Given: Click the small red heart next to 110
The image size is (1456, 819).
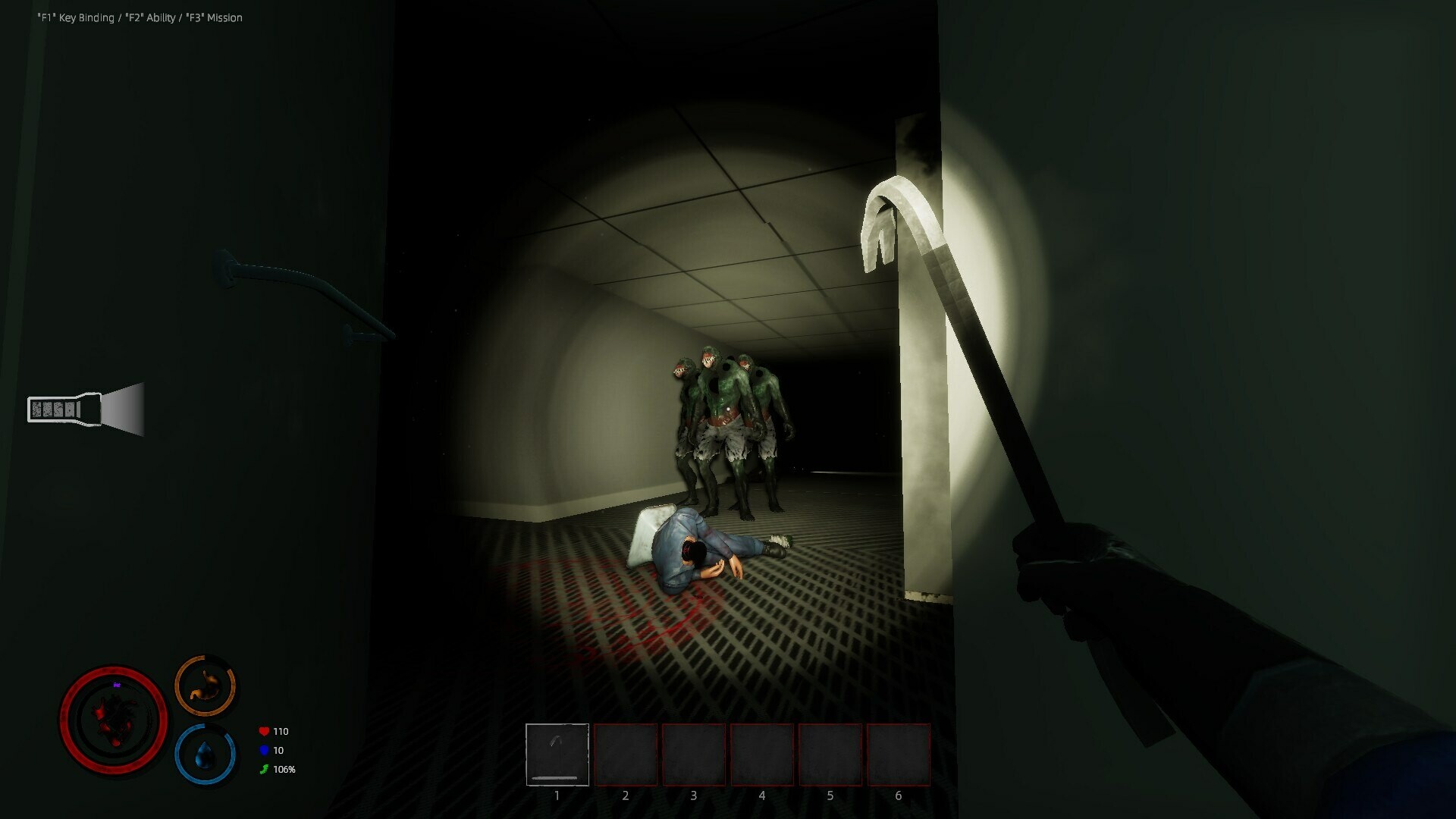Looking at the screenshot, I should (x=263, y=731).
